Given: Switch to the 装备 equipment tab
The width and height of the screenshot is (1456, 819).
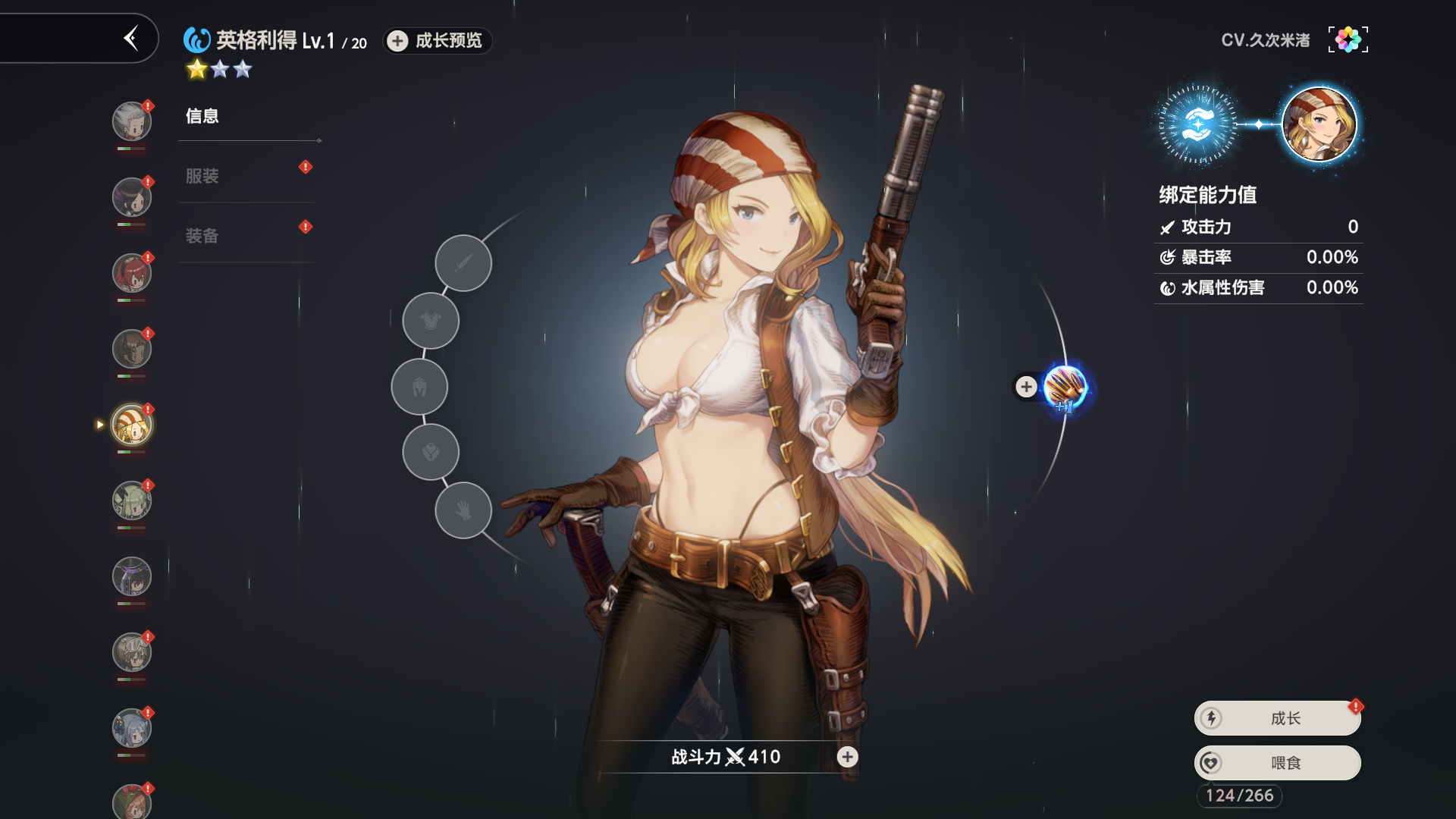Looking at the screenshot, I should point(202,236).
